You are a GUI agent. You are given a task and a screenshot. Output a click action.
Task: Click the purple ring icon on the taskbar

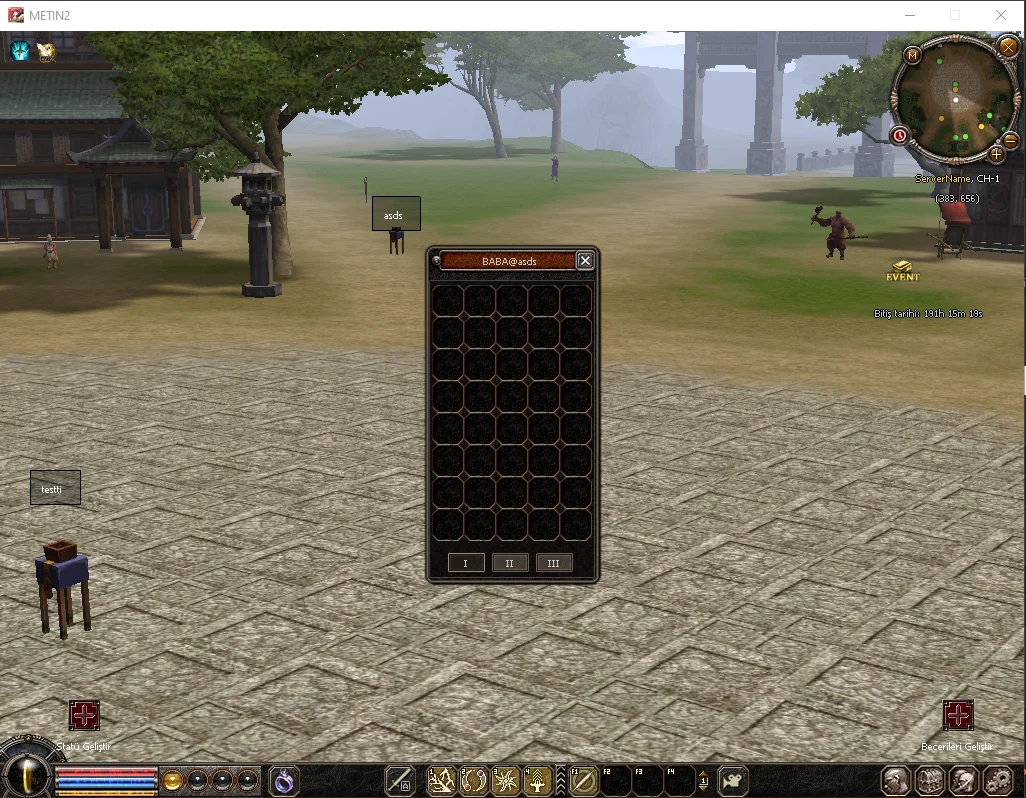[x=284, y=780]
